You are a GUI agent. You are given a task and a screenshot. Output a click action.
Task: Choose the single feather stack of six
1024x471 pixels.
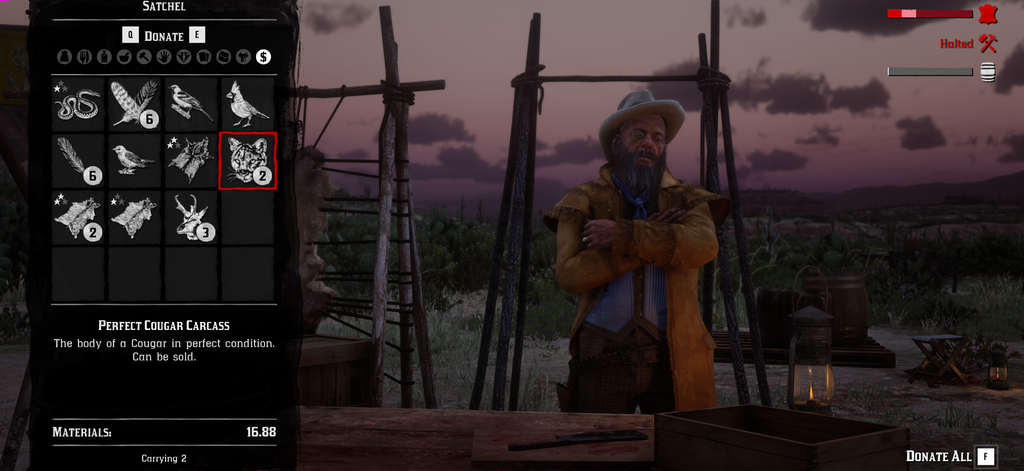click(79, 161)
